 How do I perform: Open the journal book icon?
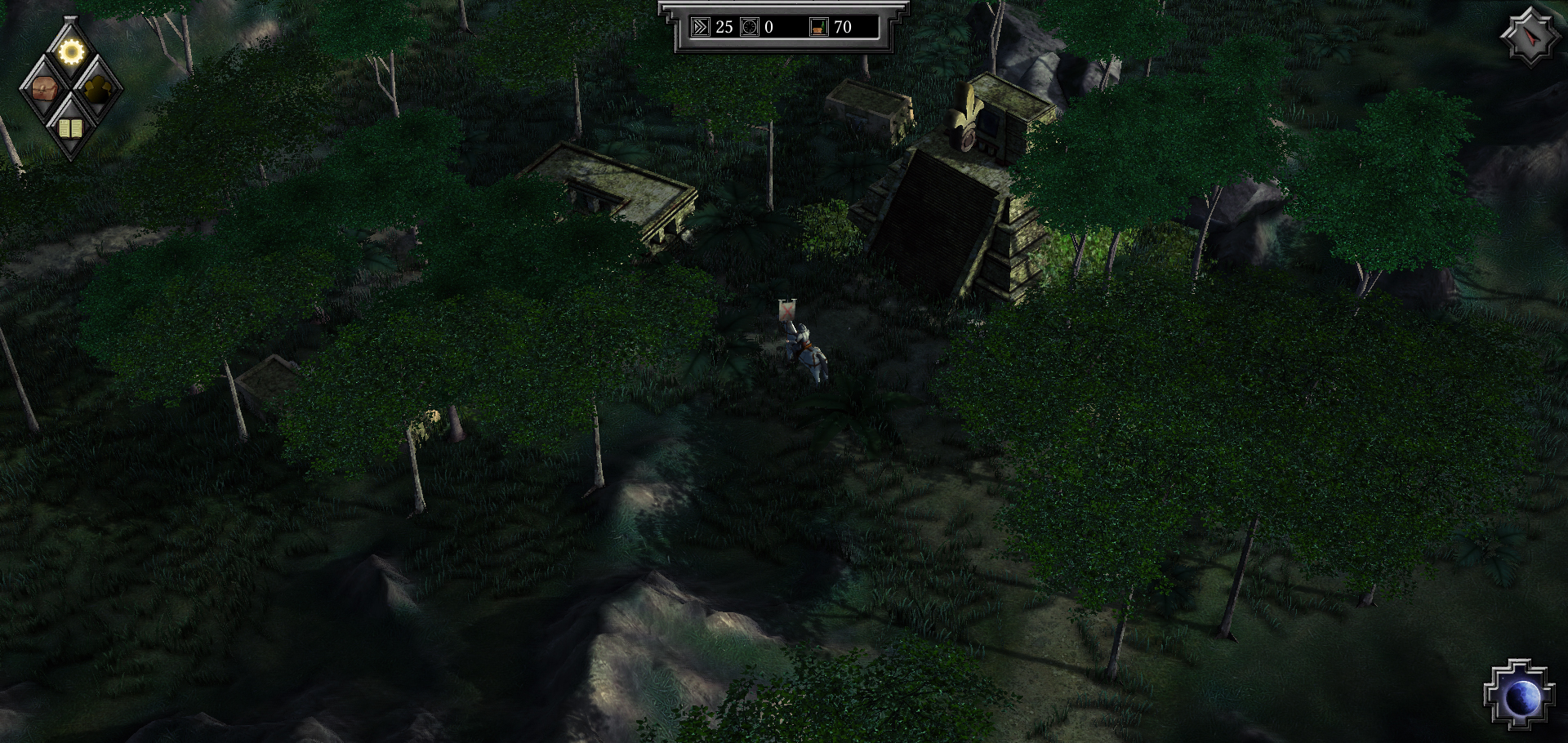(71, 127)
